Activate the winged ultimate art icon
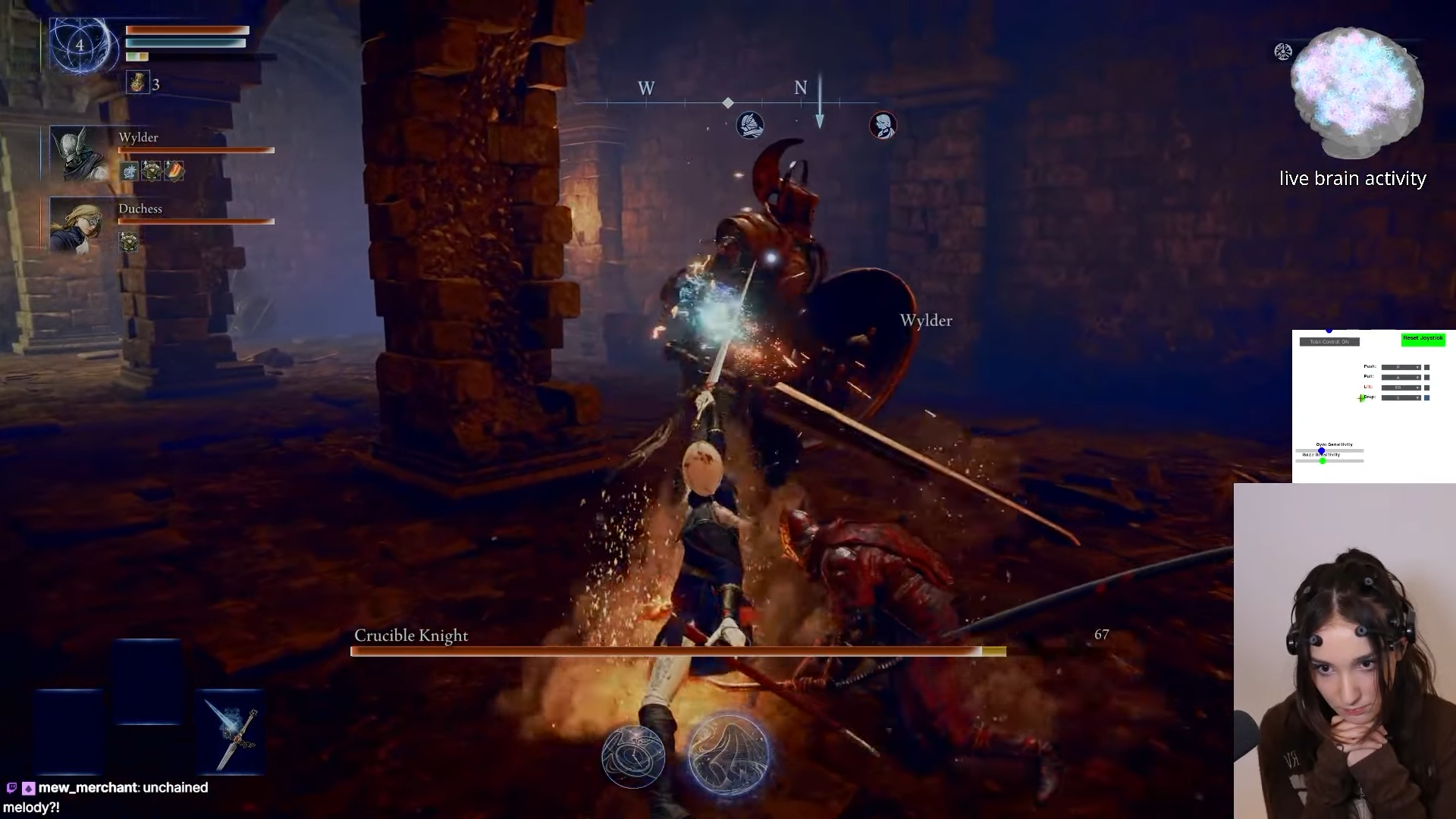The height and width of the screenshot is (819, 1456). 729,754
